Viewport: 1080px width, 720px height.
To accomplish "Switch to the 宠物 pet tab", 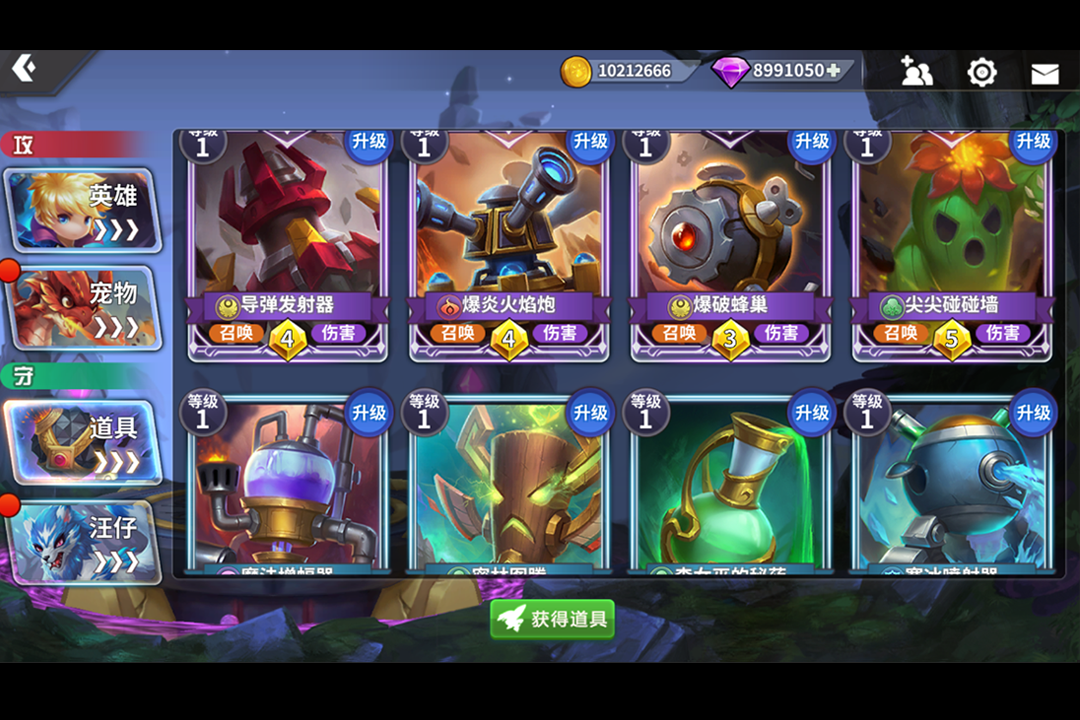I will click(84, 307).
